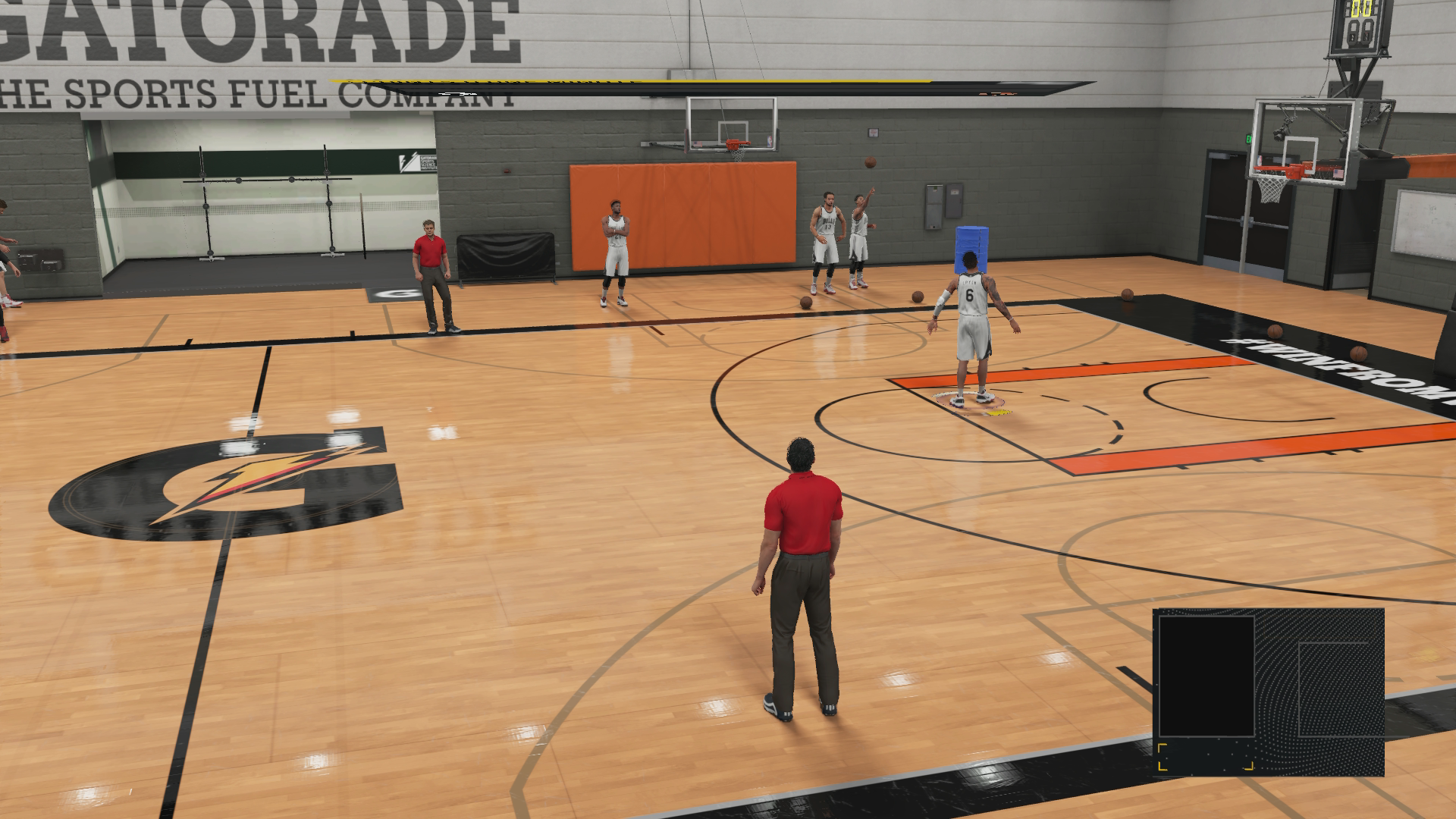This screenshot has width=1456, height=819.
Task: Click the yellow drill title banner
Action: coord(629,80)
